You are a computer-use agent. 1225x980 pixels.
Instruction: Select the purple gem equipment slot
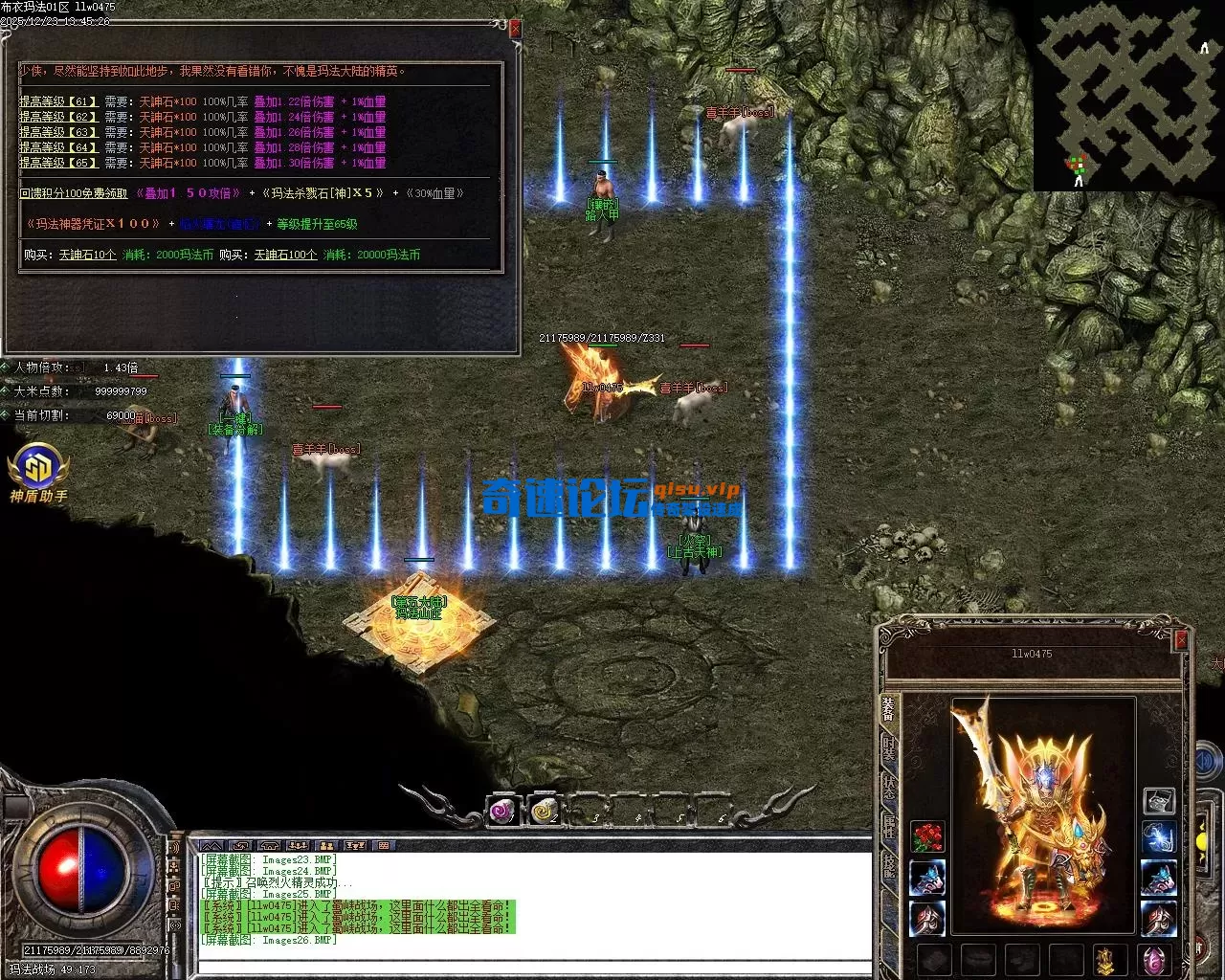point(1154,959)
